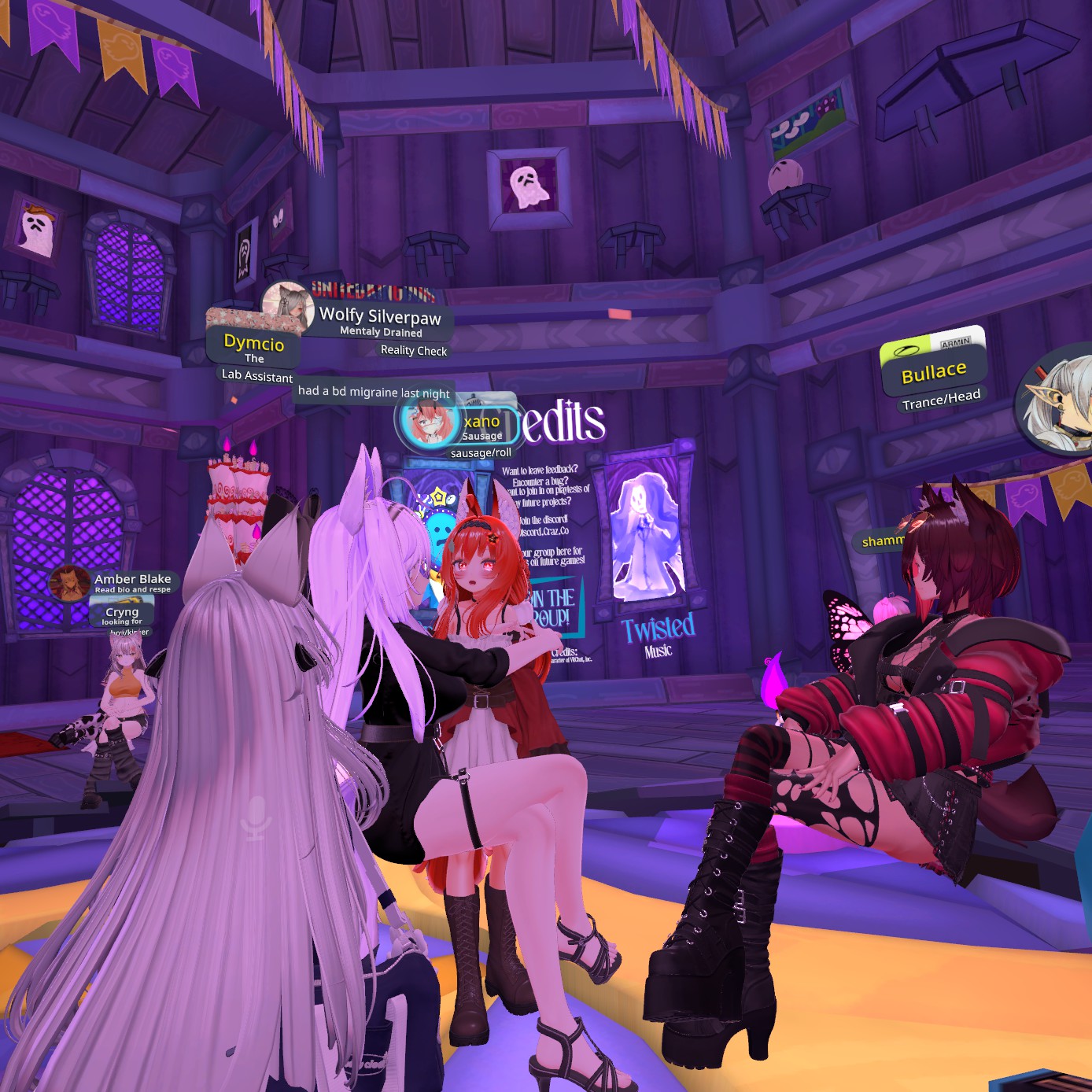
Task: Open Wolfy Silverpaw's profile picture icon
Action: click(x=286, y=305)
